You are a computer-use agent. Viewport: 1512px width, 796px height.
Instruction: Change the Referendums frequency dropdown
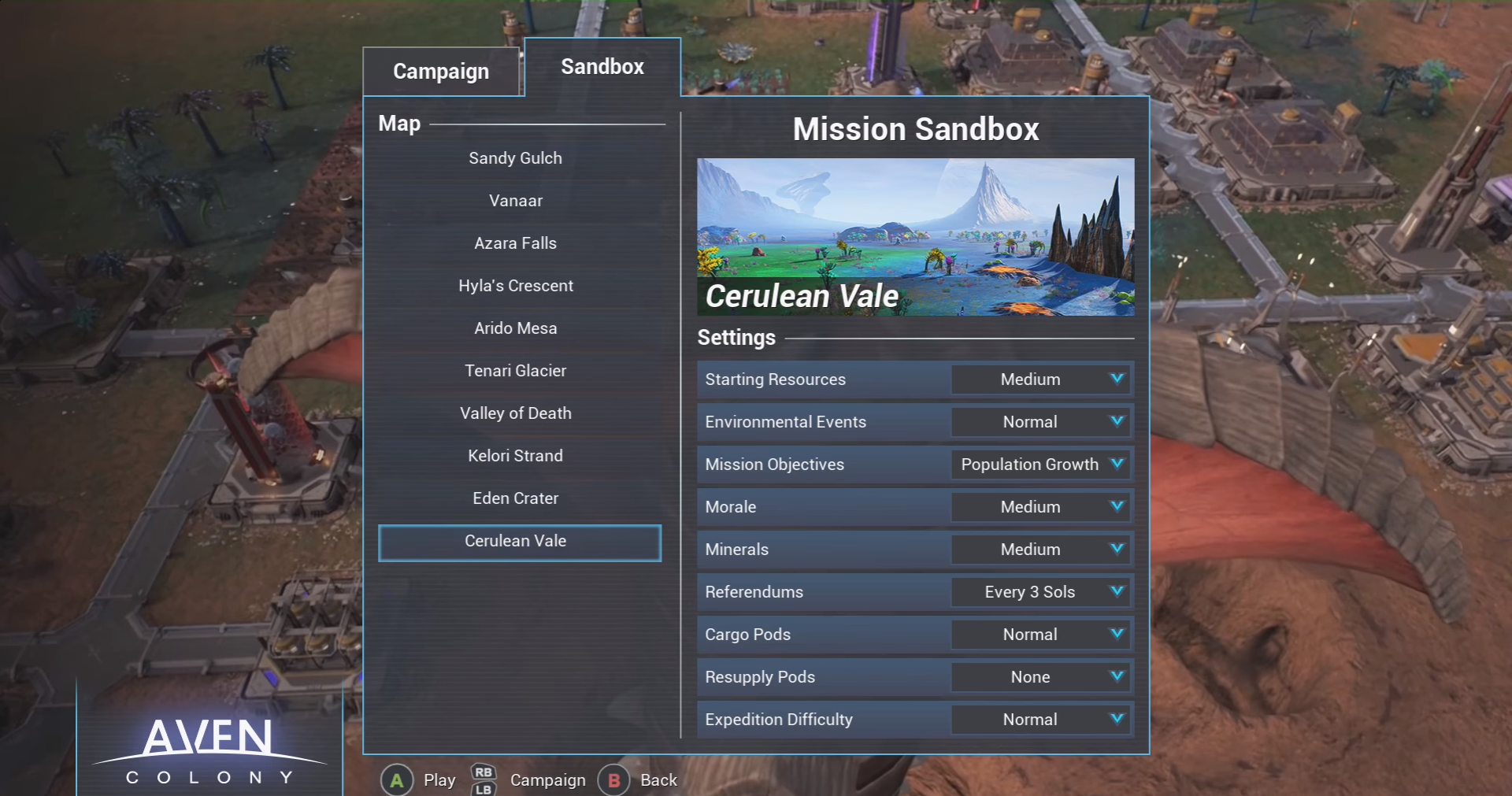click(x=1041, y=592)
